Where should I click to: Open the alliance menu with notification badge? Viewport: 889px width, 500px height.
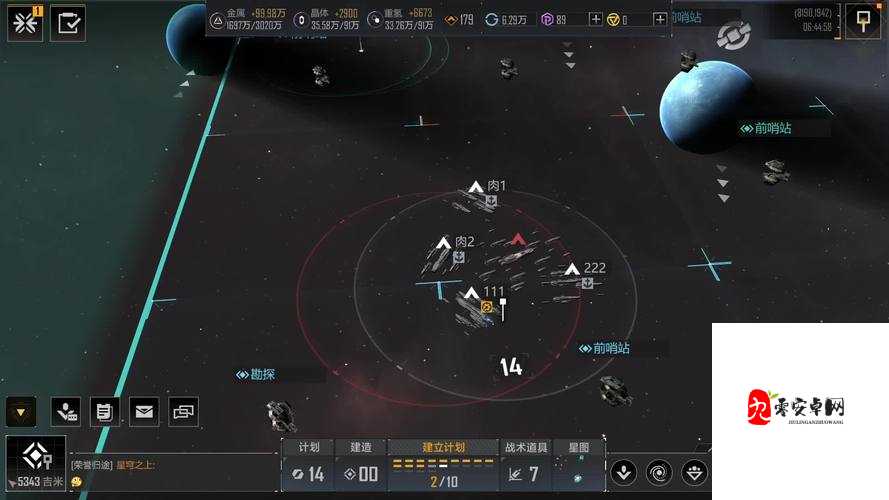(25, 22)
